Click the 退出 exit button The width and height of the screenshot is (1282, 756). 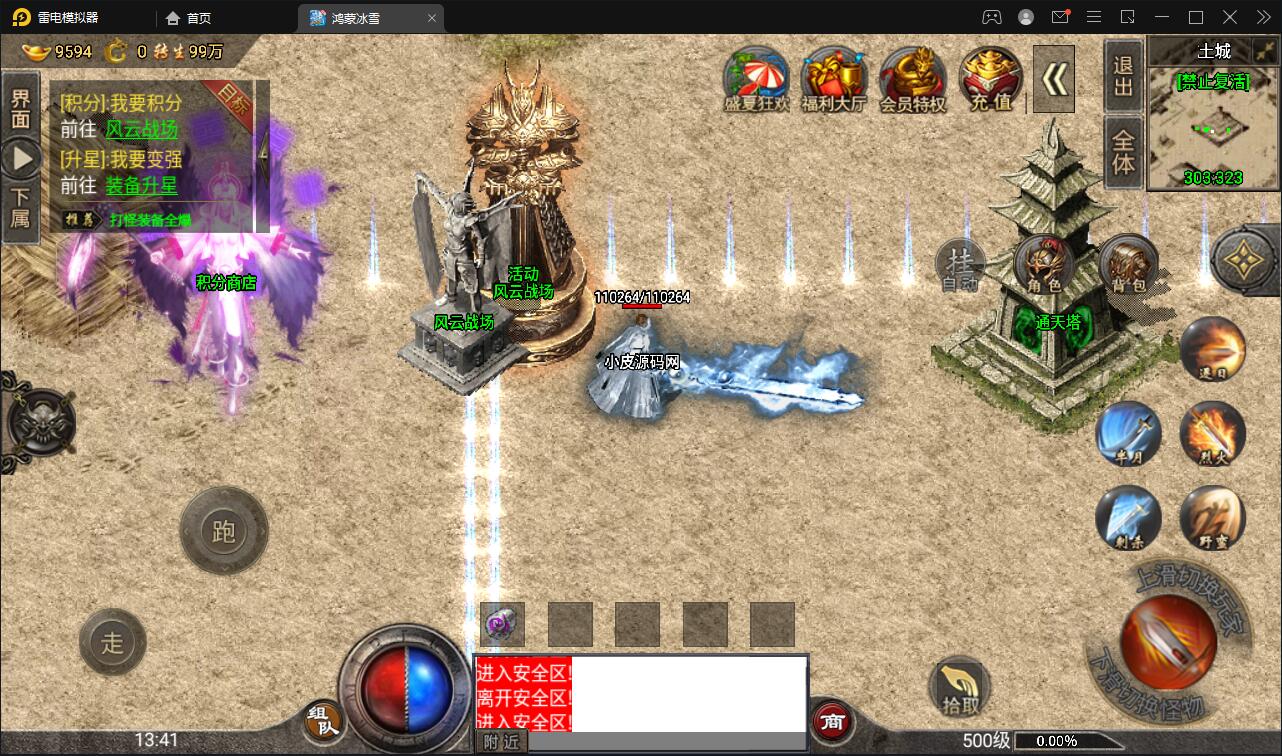1124,77
